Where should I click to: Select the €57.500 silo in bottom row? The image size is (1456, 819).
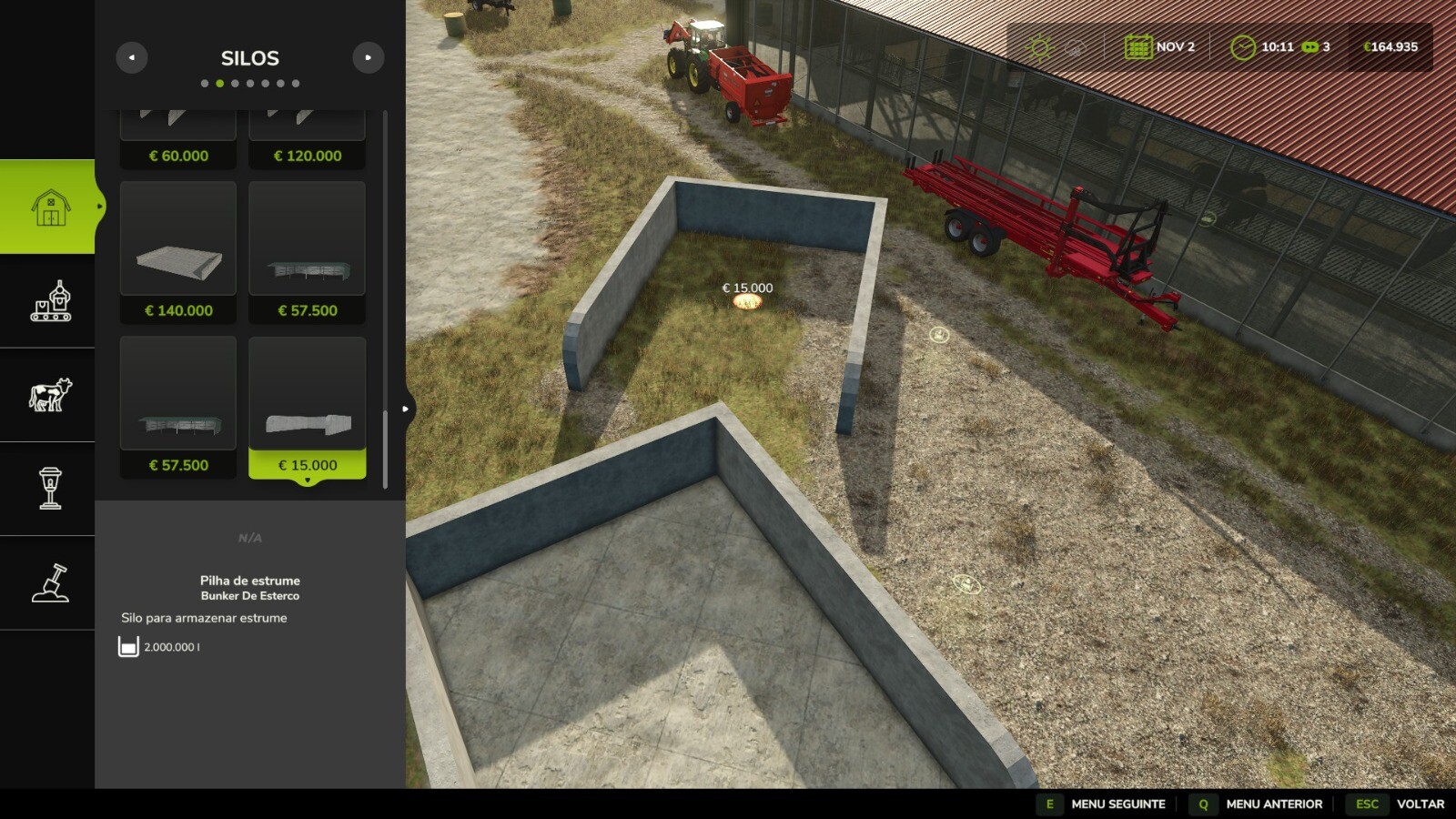[177, 393]
